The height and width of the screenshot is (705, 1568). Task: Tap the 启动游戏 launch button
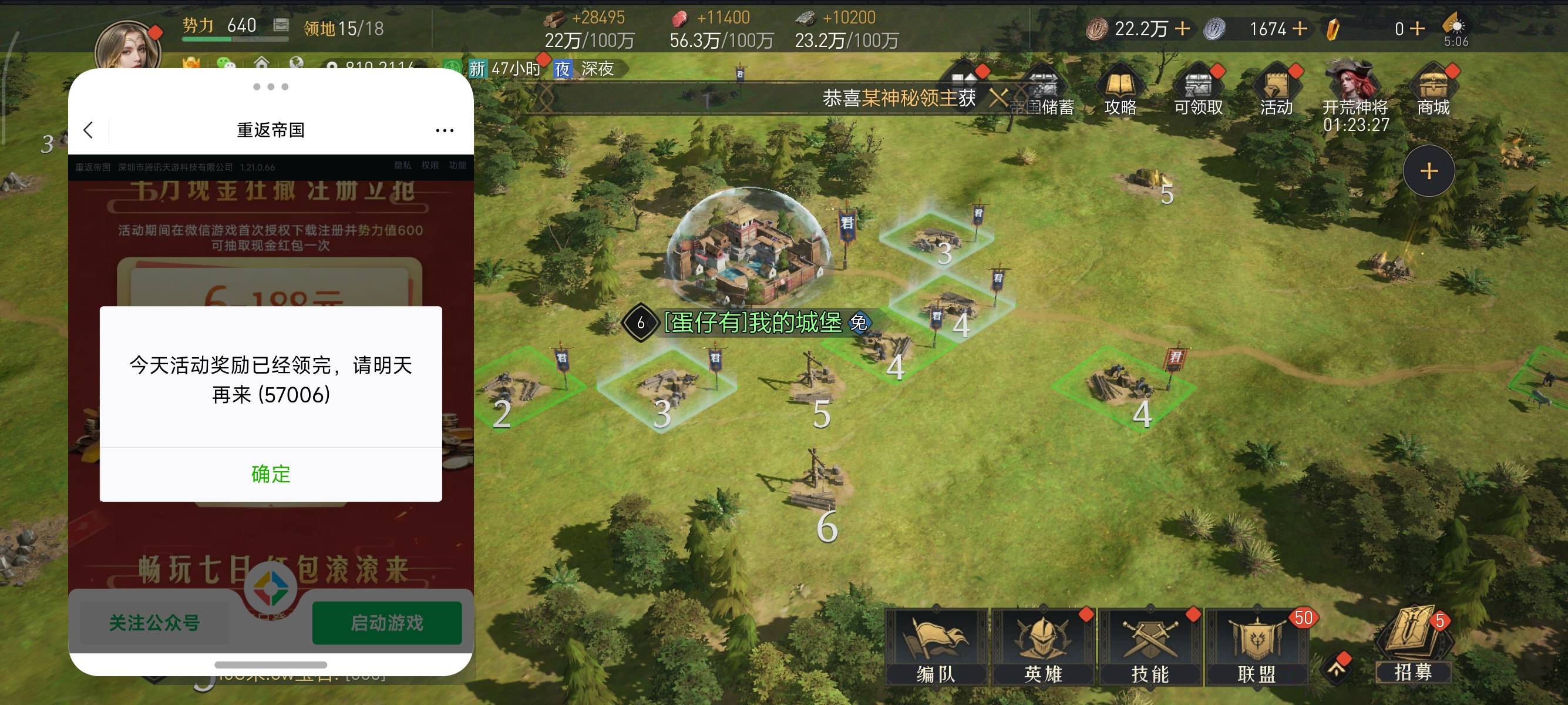(386, 622)
